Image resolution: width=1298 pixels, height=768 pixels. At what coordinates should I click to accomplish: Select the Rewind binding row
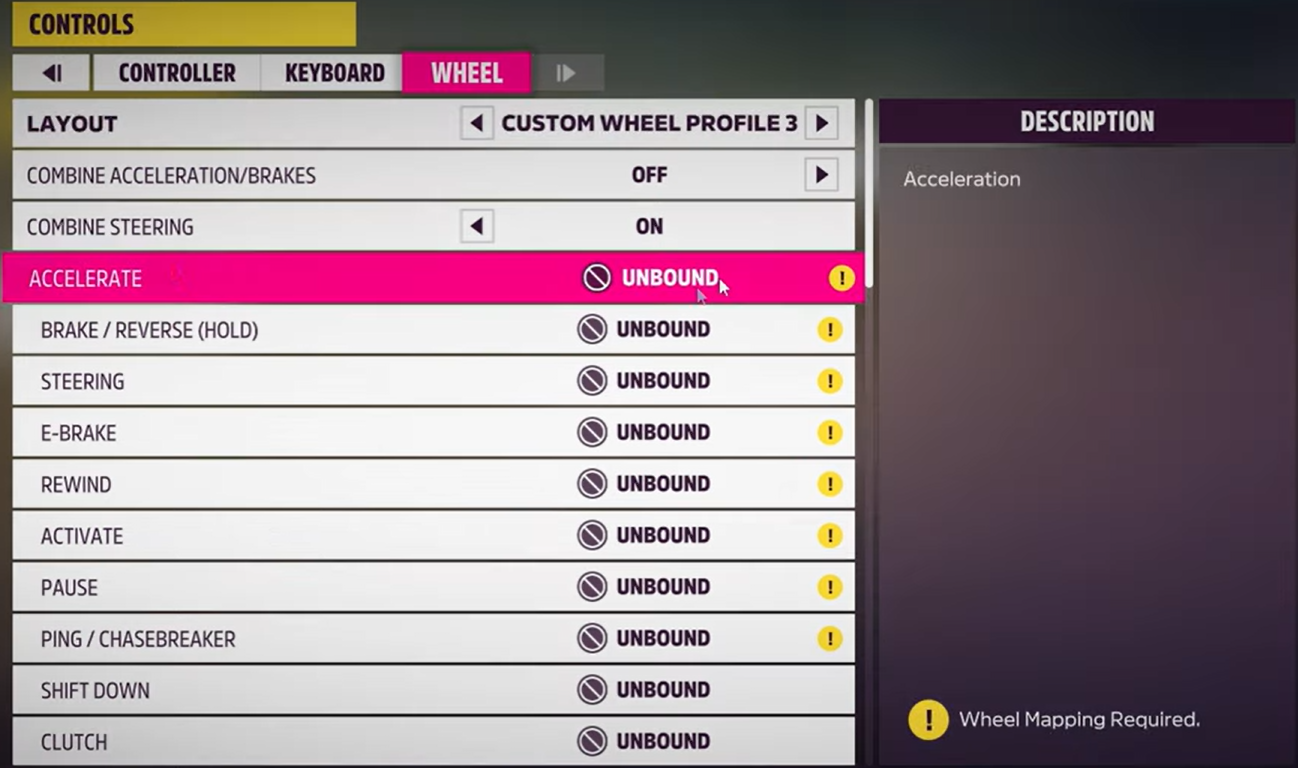coord(430,484)
